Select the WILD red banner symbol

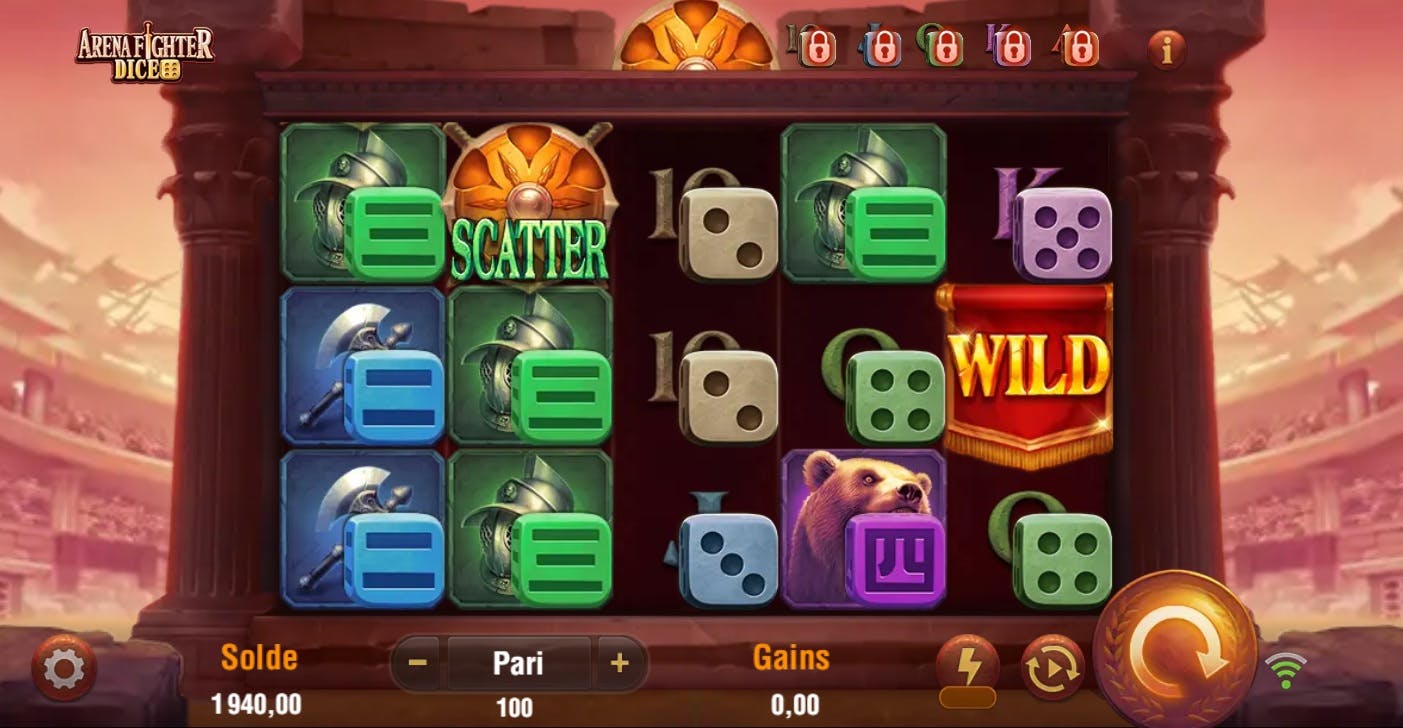tap(1032, 366)
